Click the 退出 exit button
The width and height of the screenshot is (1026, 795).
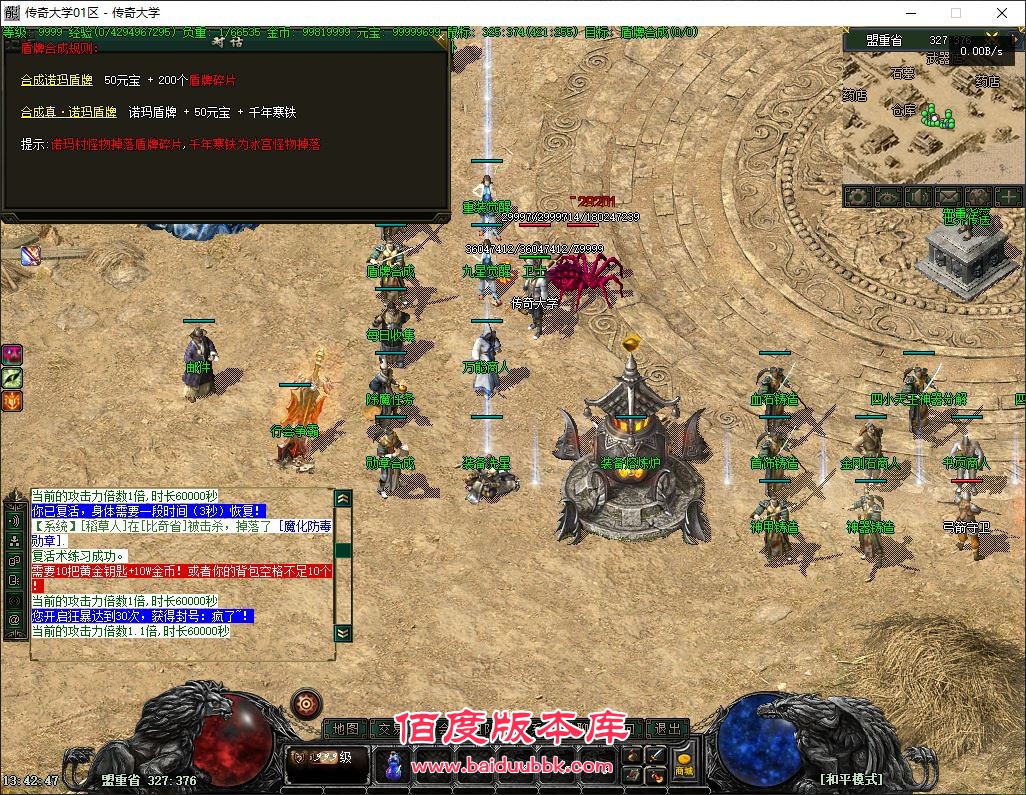coord(667,728)
